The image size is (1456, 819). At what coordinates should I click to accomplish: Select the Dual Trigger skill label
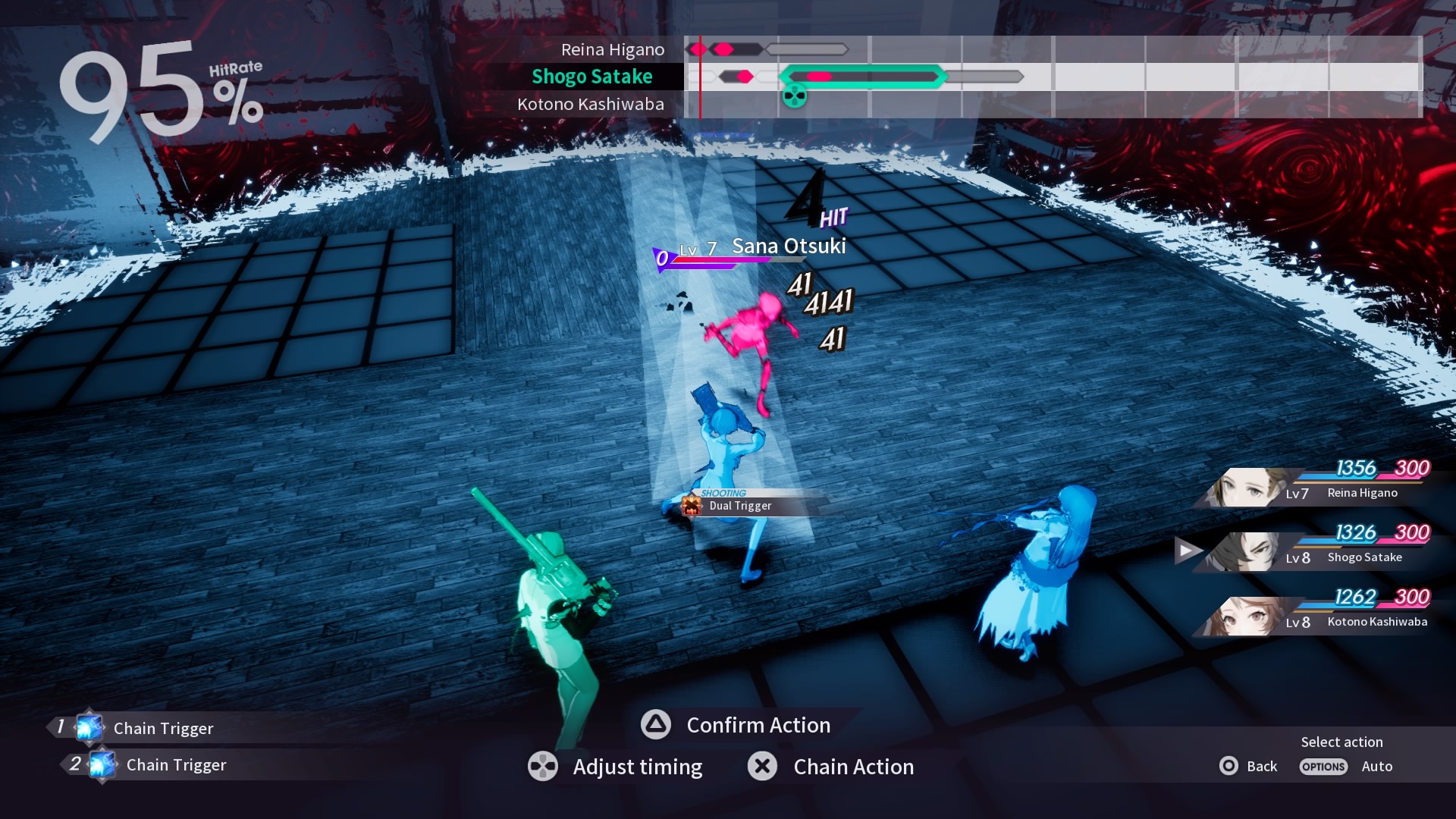point(739,506)
